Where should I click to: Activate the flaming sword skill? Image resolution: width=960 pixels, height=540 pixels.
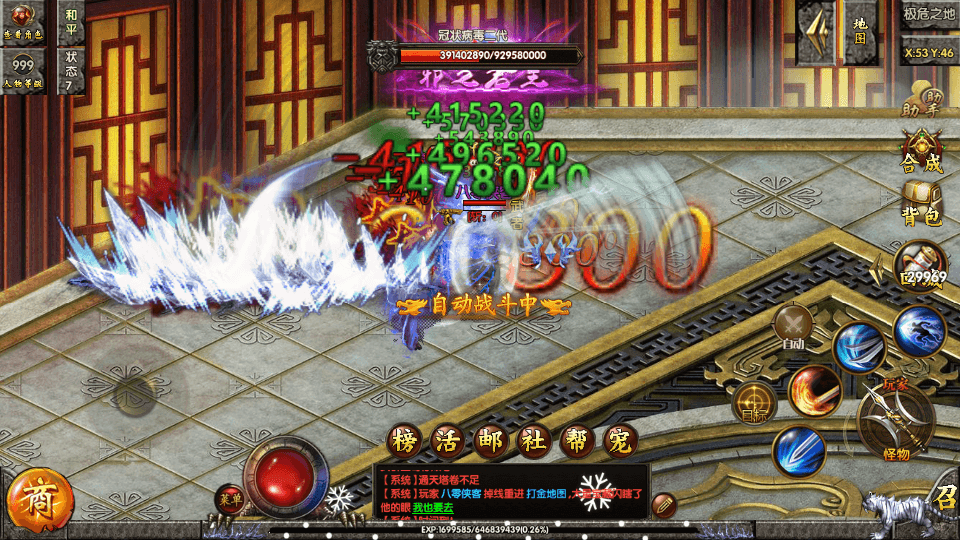point(813,391)
